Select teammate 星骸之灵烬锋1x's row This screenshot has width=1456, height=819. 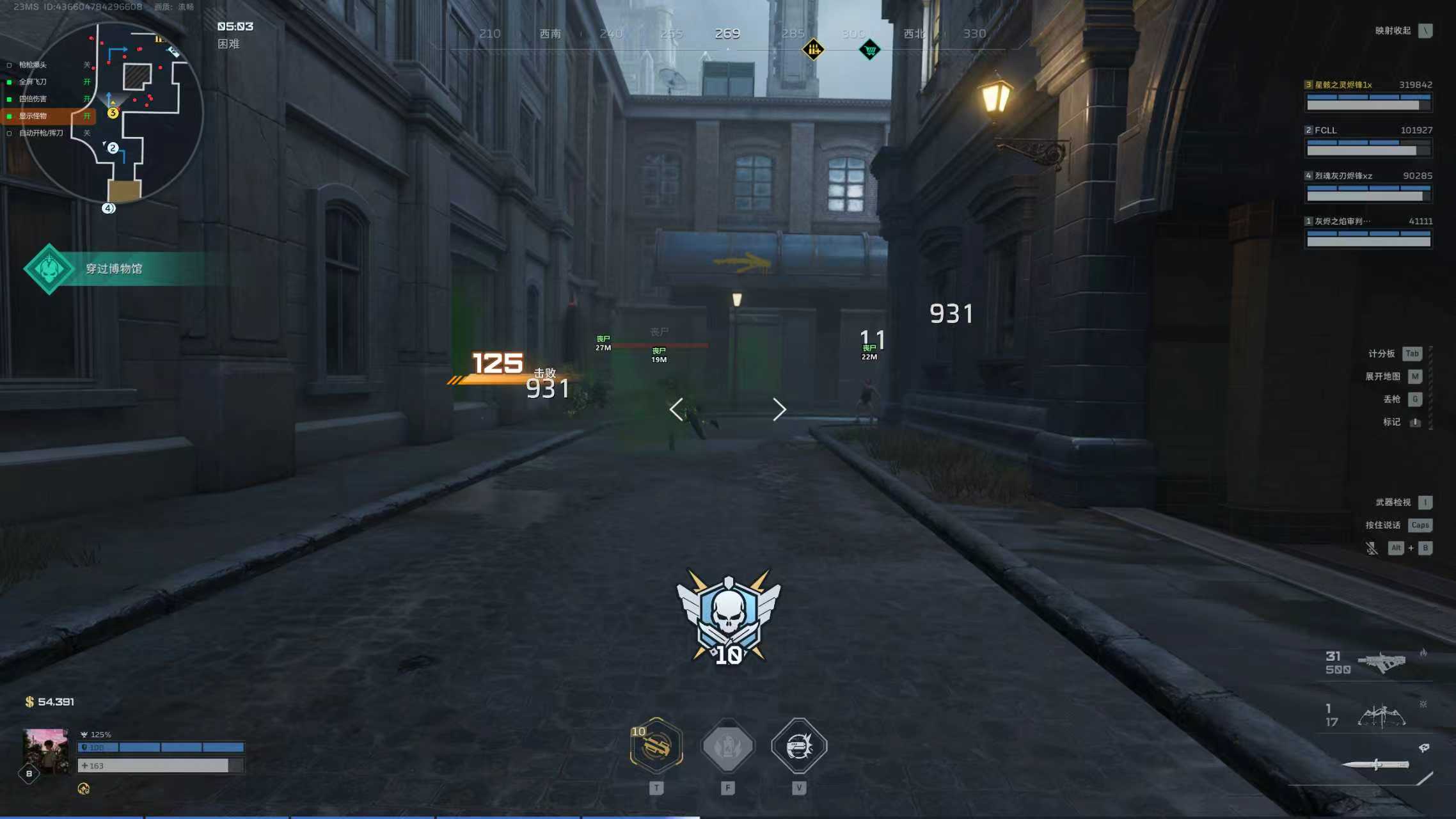pyautogui.click(x=1368, y=95)
